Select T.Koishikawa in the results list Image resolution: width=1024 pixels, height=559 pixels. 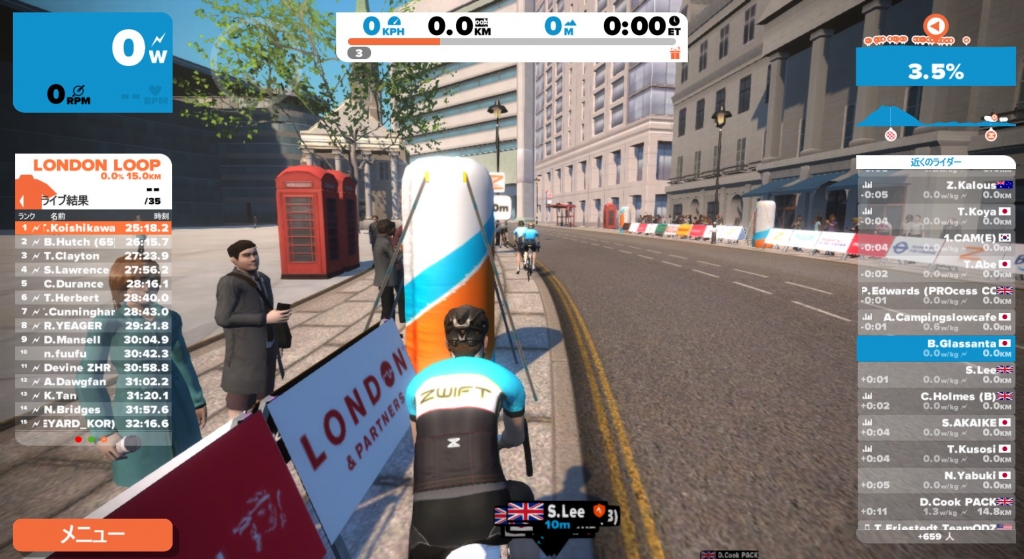coord(93,227)
